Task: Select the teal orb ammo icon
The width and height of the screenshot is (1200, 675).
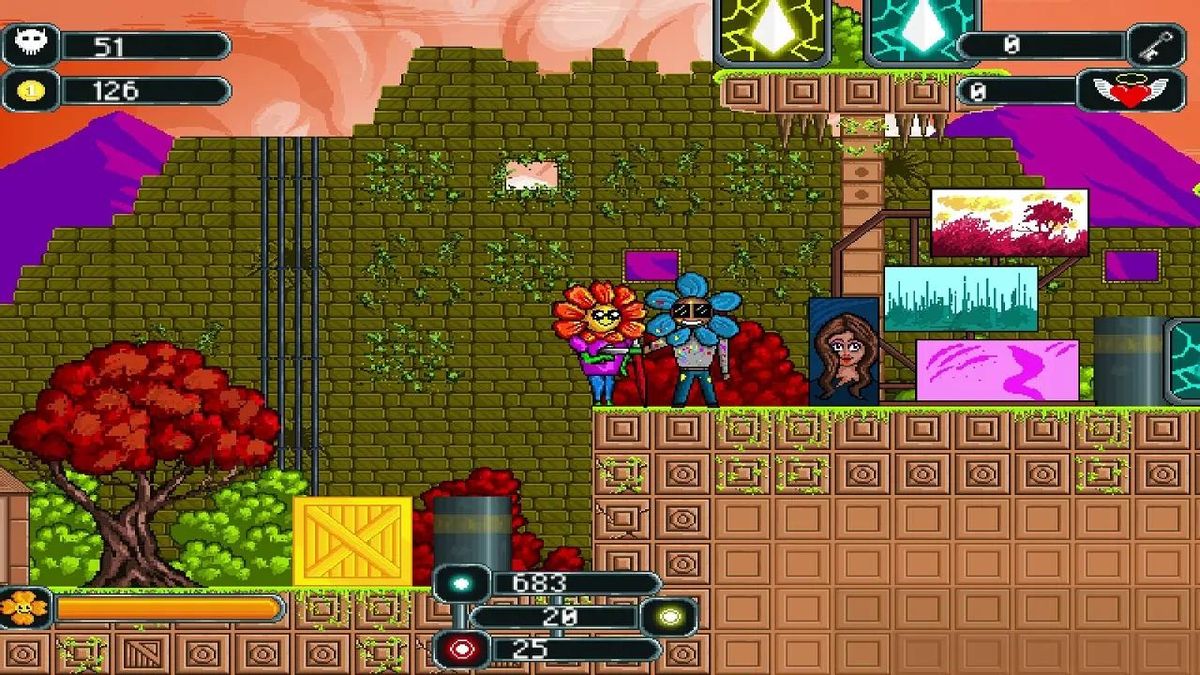Action: click(x=460, y=584)
